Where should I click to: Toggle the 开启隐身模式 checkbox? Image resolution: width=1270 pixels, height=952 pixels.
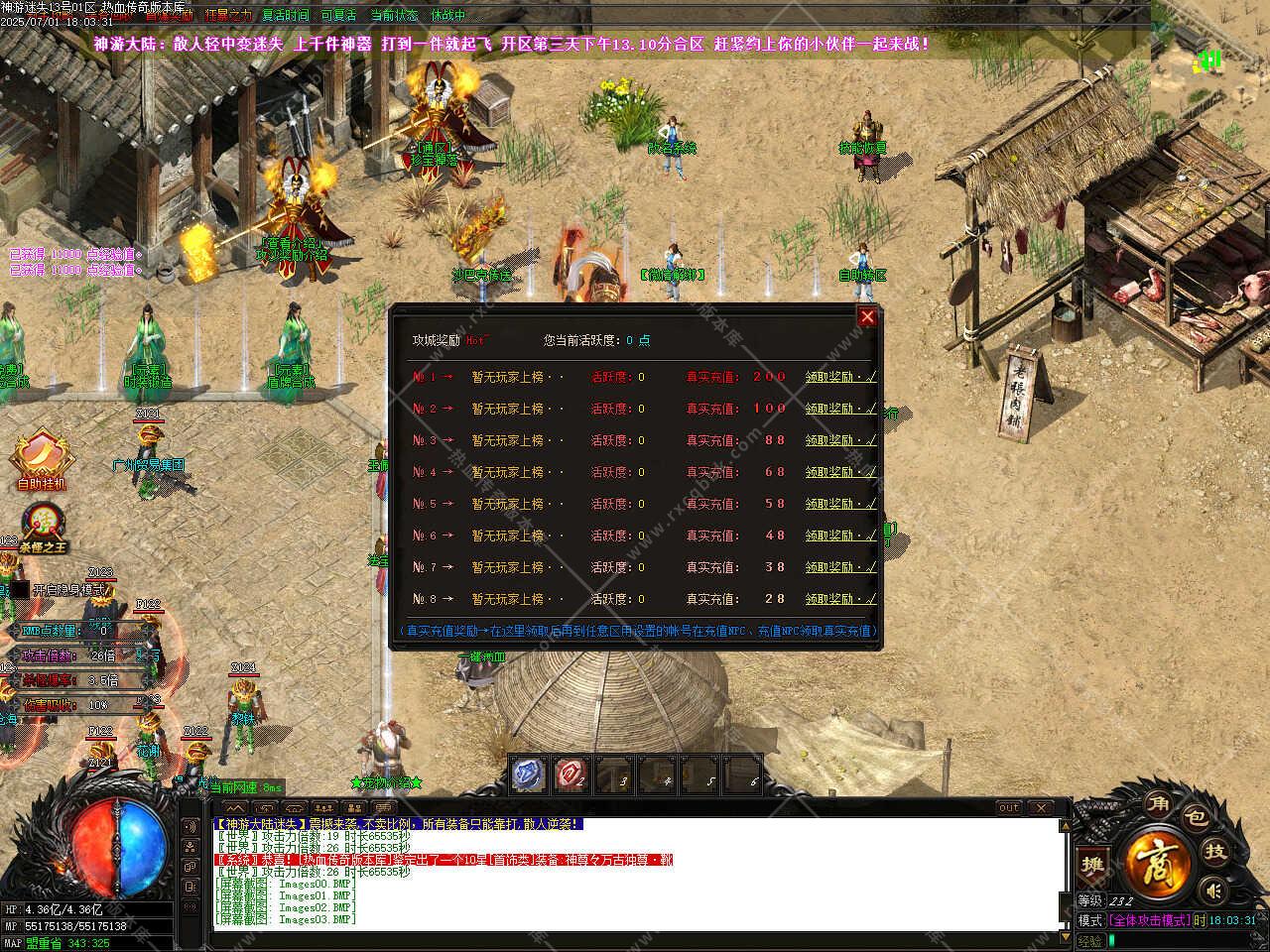[20, 589]
